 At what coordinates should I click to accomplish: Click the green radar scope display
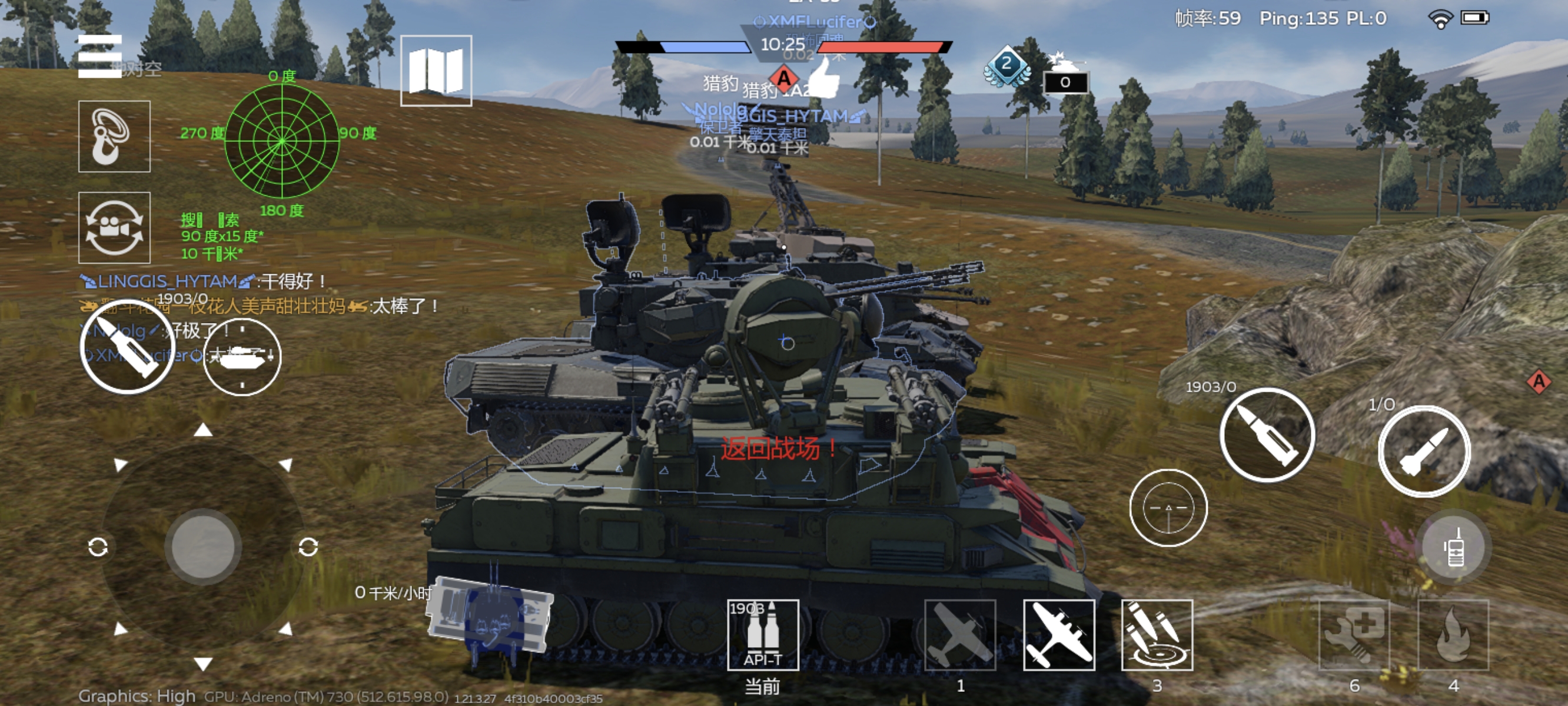click(x=282, y=141)
